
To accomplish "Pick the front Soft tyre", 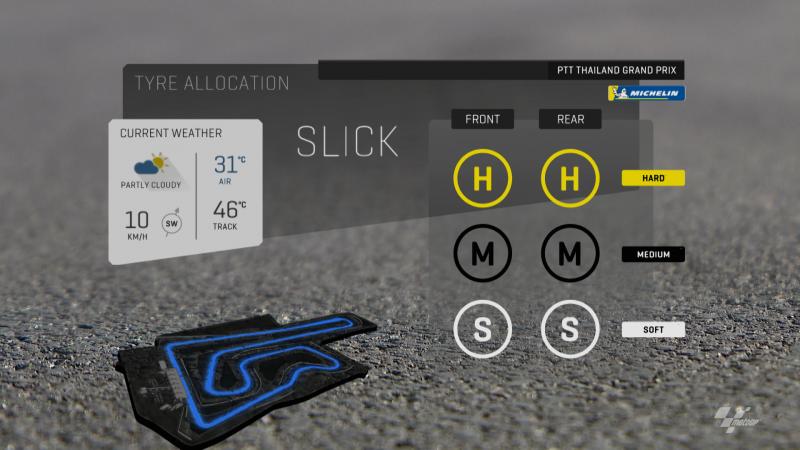I will (483, 329).
